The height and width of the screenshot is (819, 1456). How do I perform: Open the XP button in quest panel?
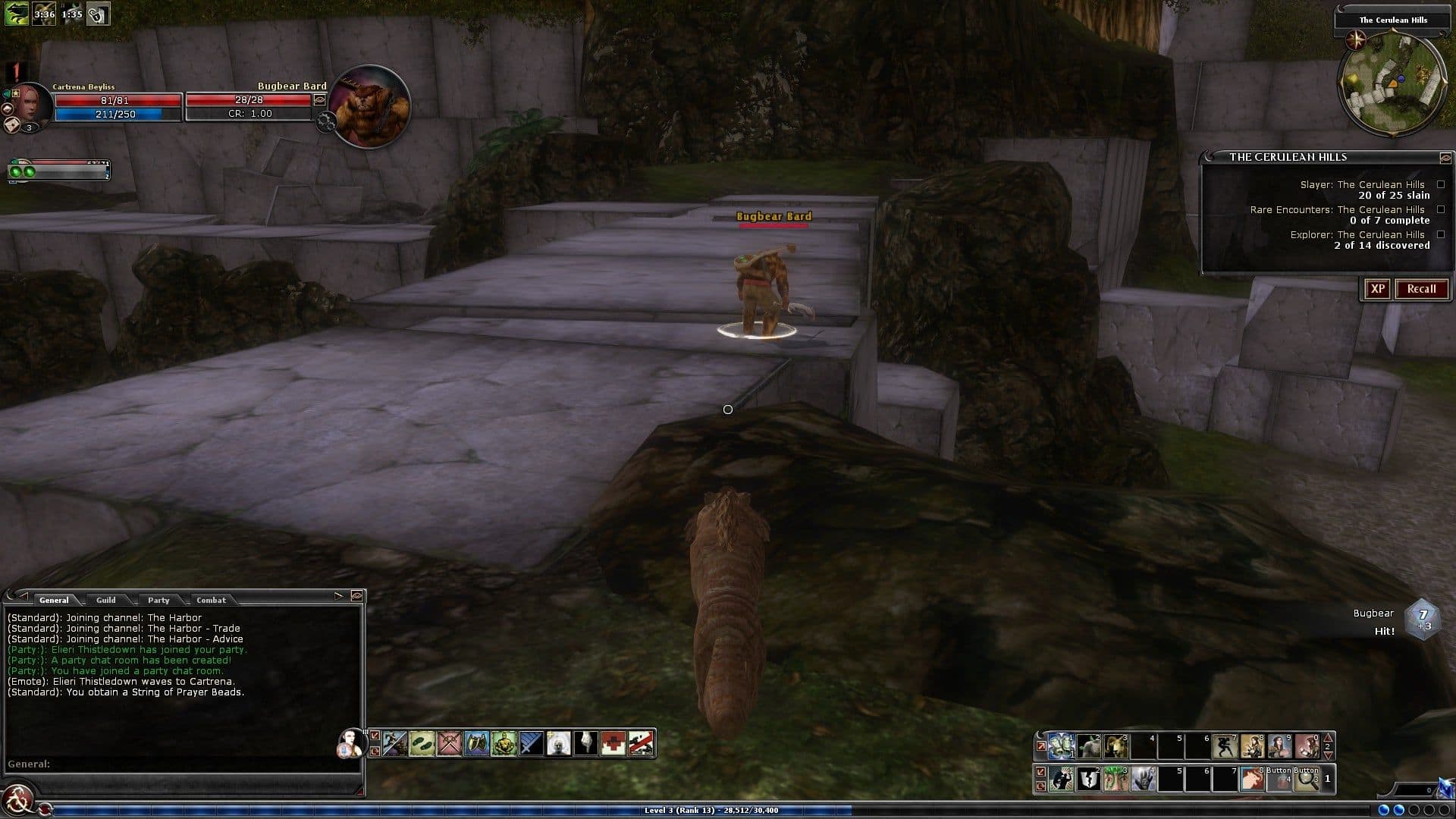pos(1377,289)
